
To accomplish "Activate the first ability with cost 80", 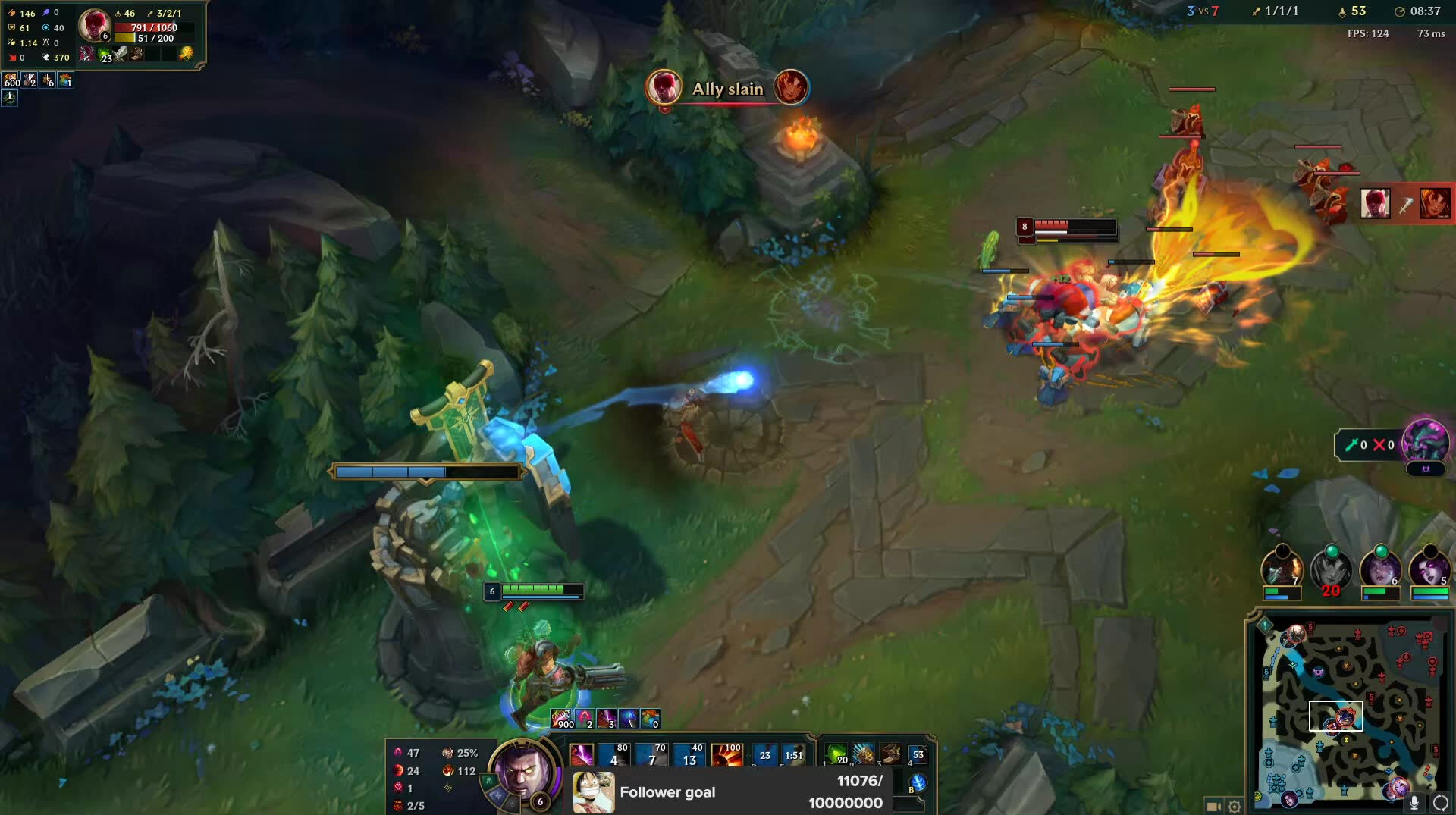I will (613, 756).
